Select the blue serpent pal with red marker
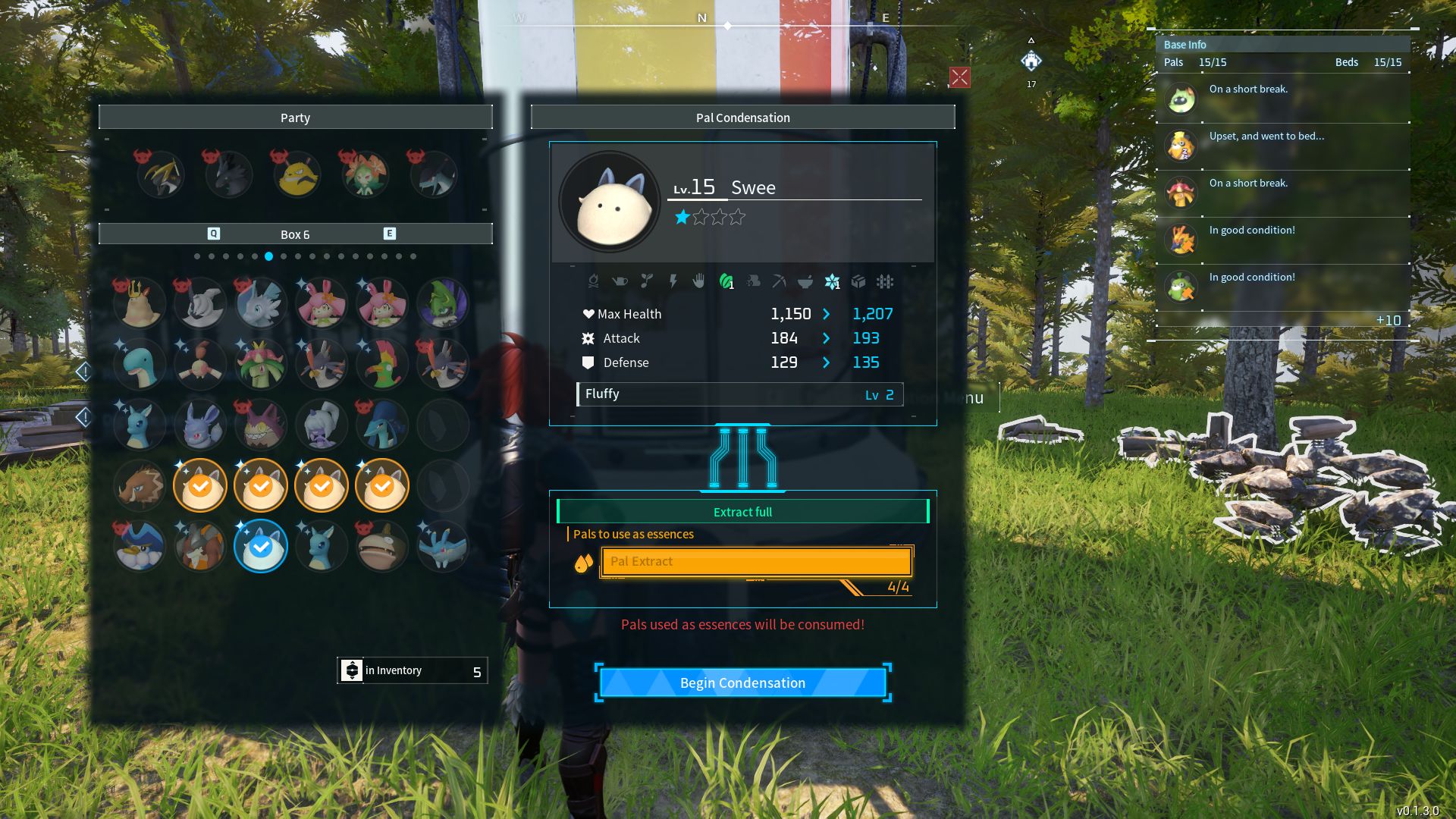 pos(382,425)
